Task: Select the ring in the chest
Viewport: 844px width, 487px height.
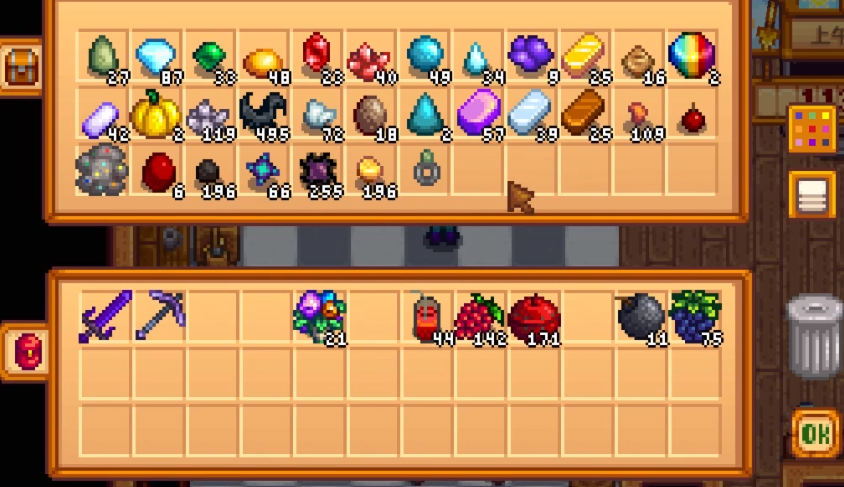Action: coord(425,170)
